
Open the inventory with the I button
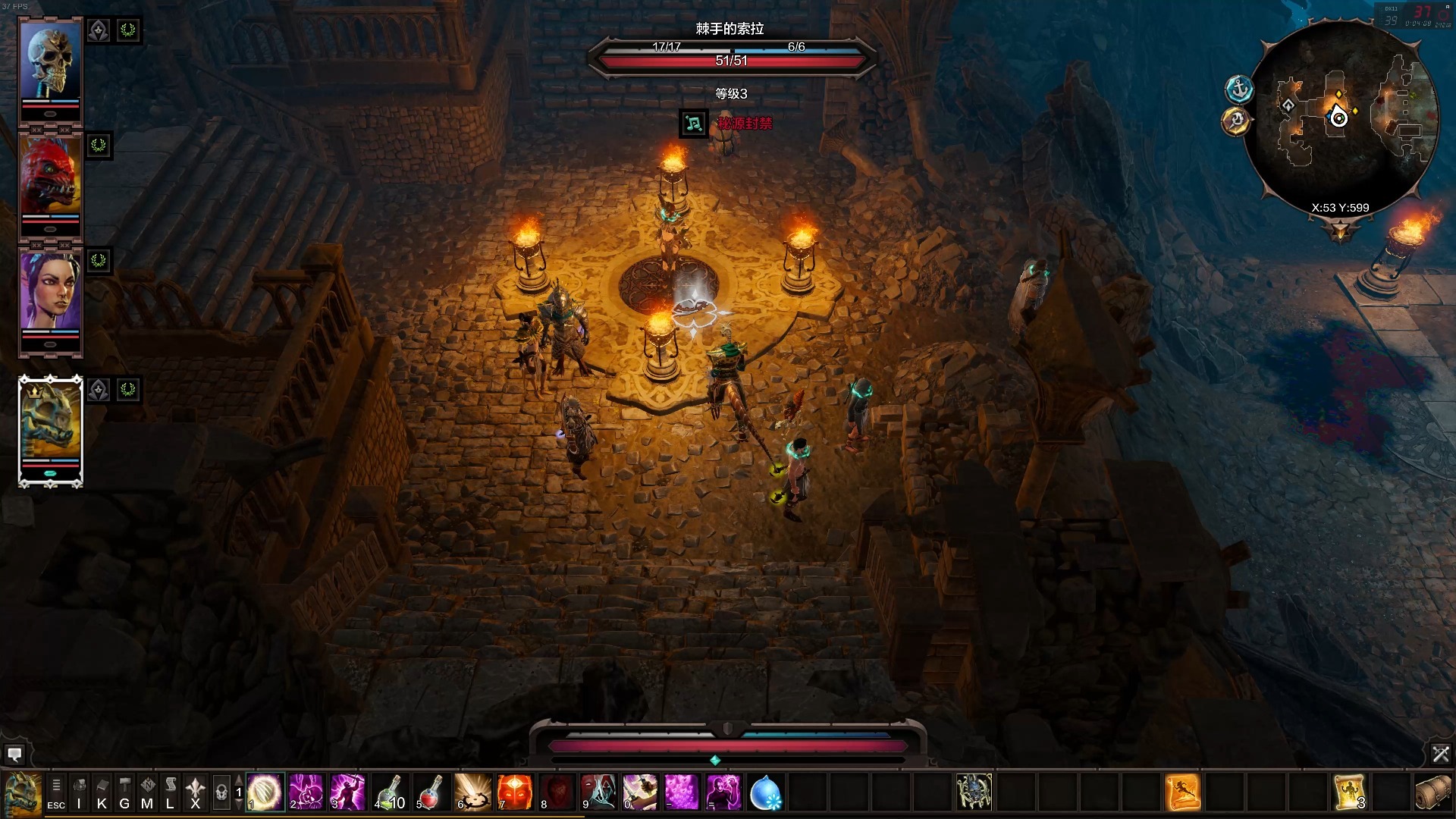pyautogui.click(x=79, y=792)
